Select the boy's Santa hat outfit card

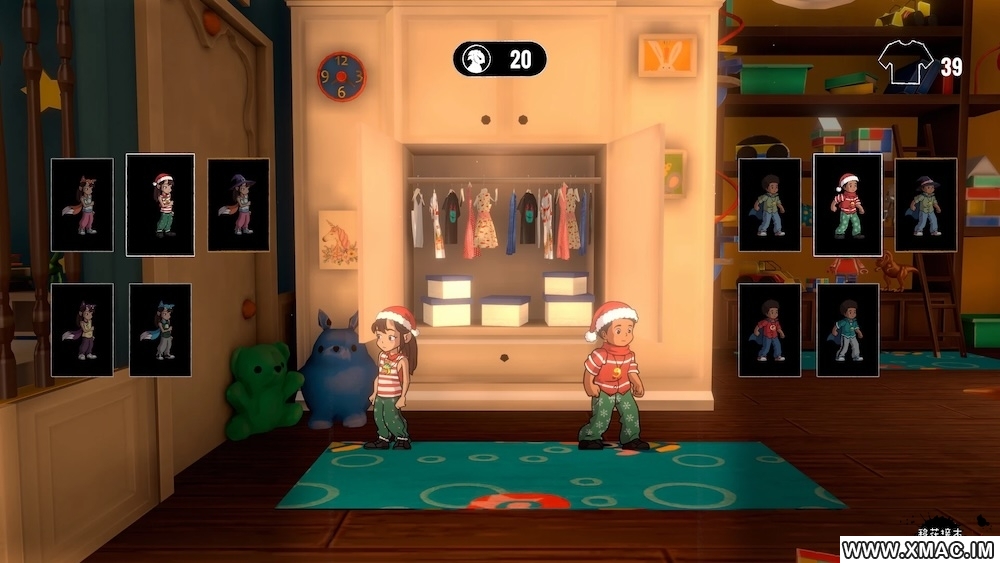[847, 204]
